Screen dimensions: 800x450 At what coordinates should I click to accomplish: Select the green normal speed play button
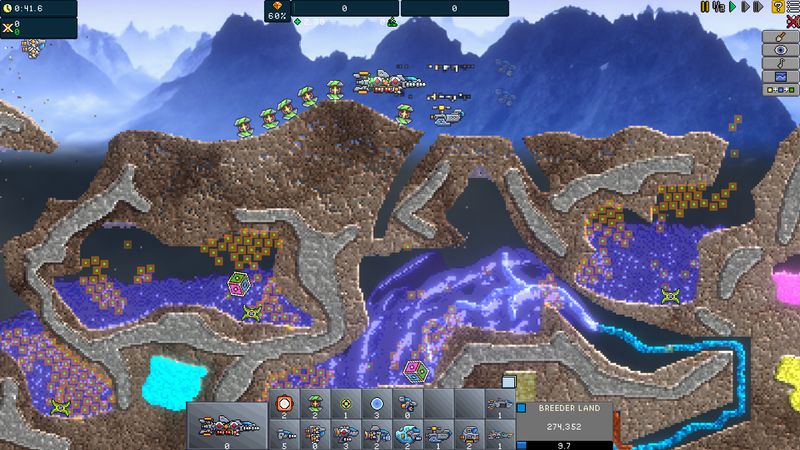(x=731, y=7)
